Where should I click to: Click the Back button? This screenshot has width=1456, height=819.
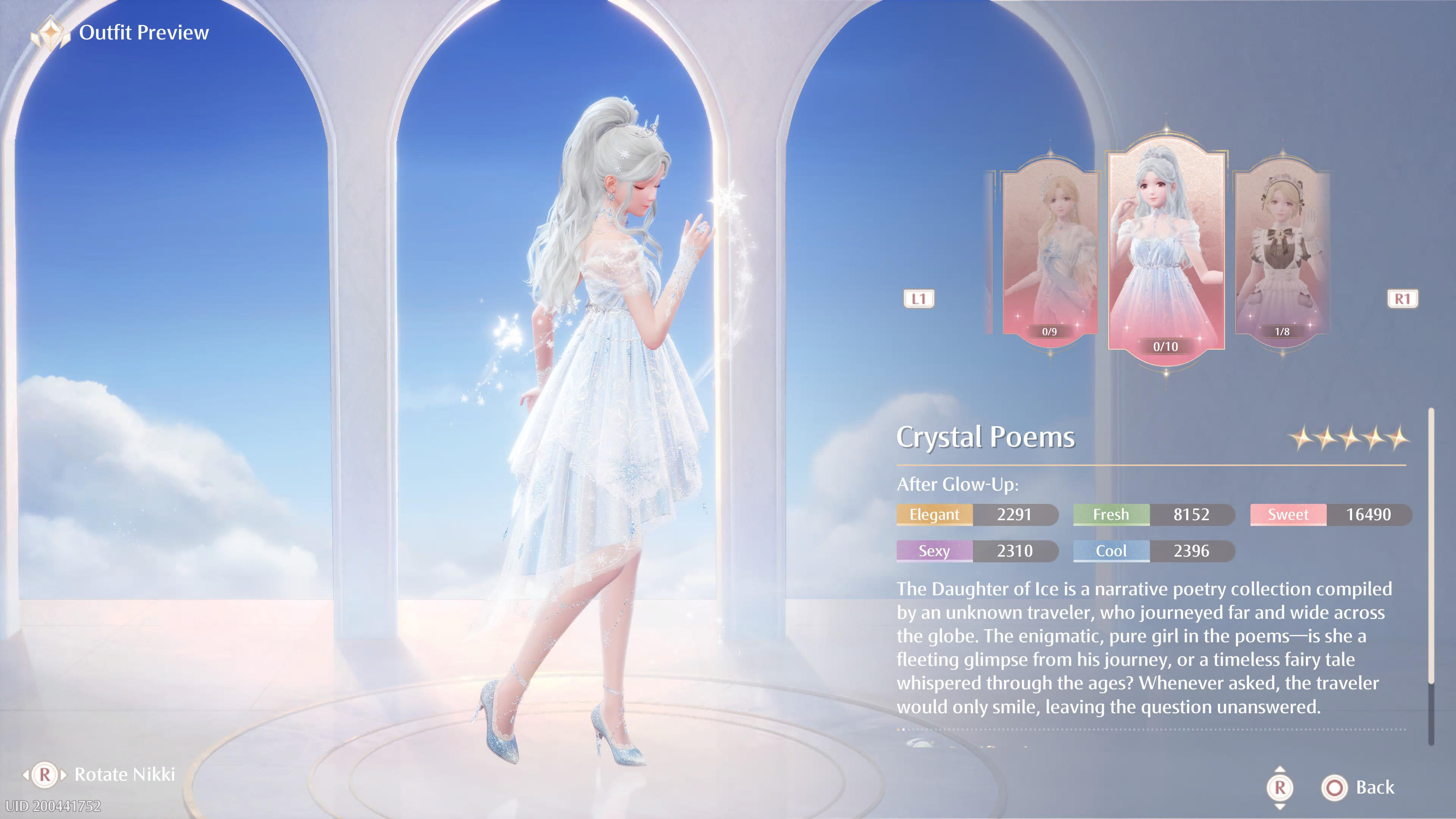click(1359, 788)
